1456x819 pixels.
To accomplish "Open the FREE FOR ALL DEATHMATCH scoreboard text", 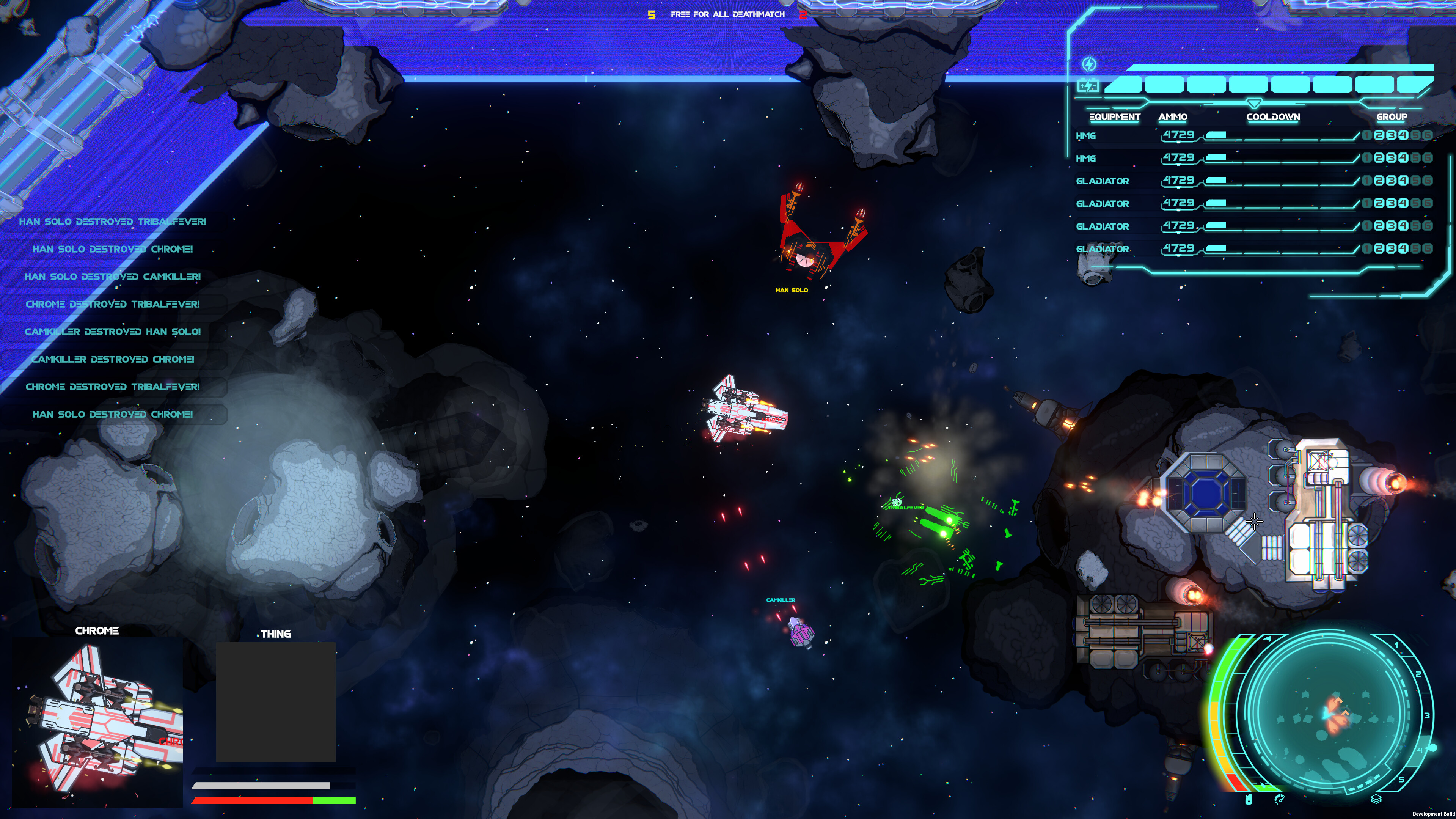I will point(727,14).
